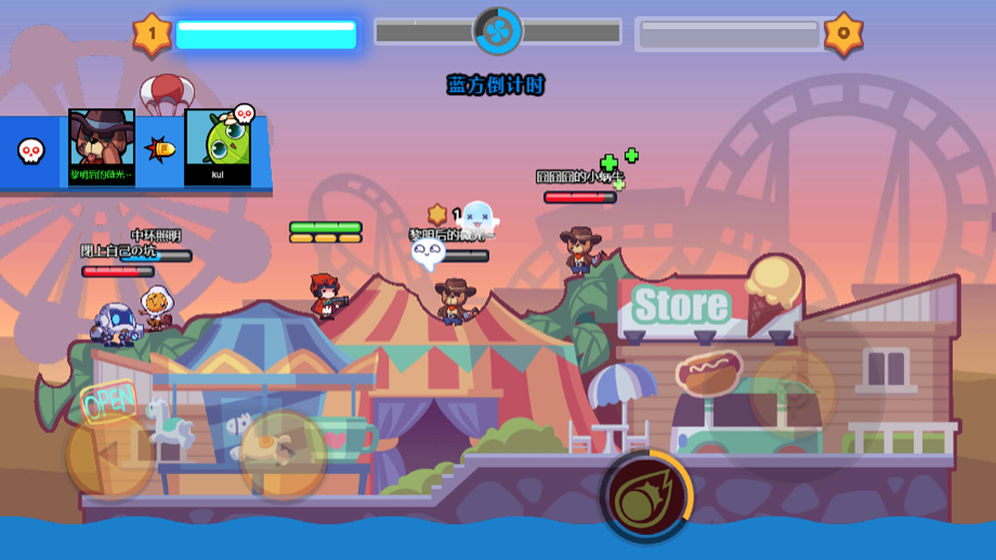Tap the right arrow movement button

[283, 456]
